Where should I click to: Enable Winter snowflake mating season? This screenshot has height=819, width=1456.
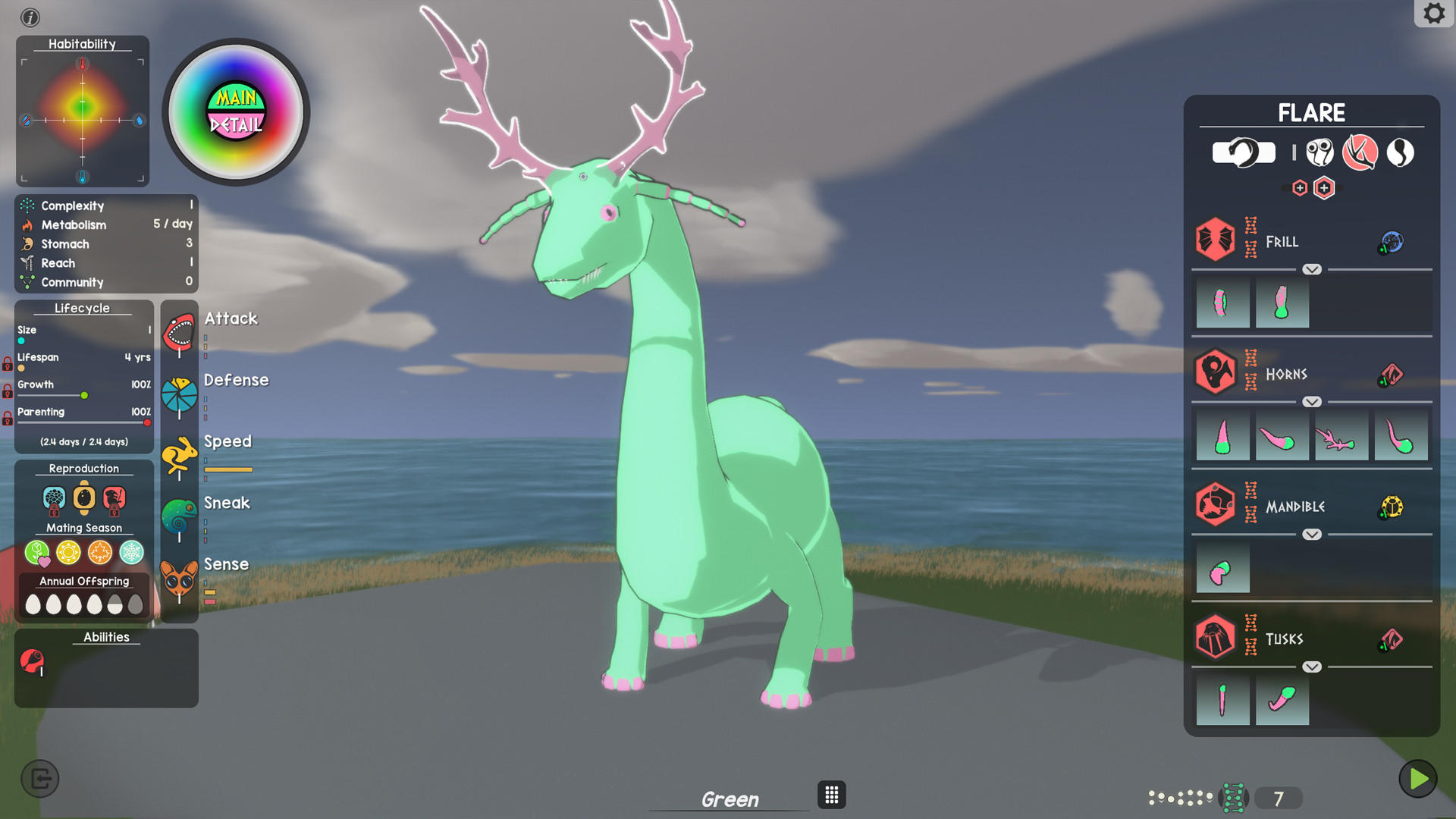(130, 553)
